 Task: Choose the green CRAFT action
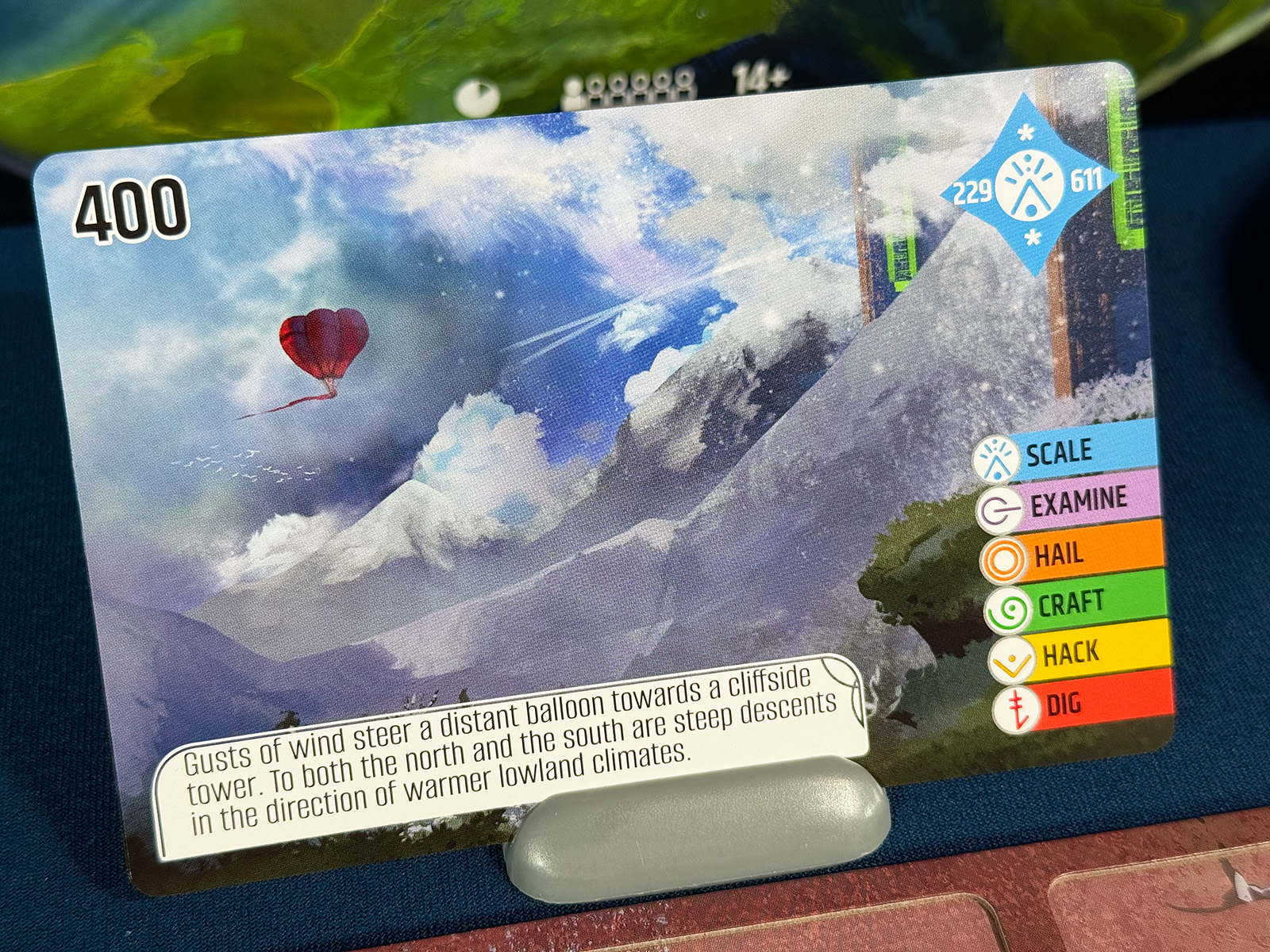(x=1071, y=604)
